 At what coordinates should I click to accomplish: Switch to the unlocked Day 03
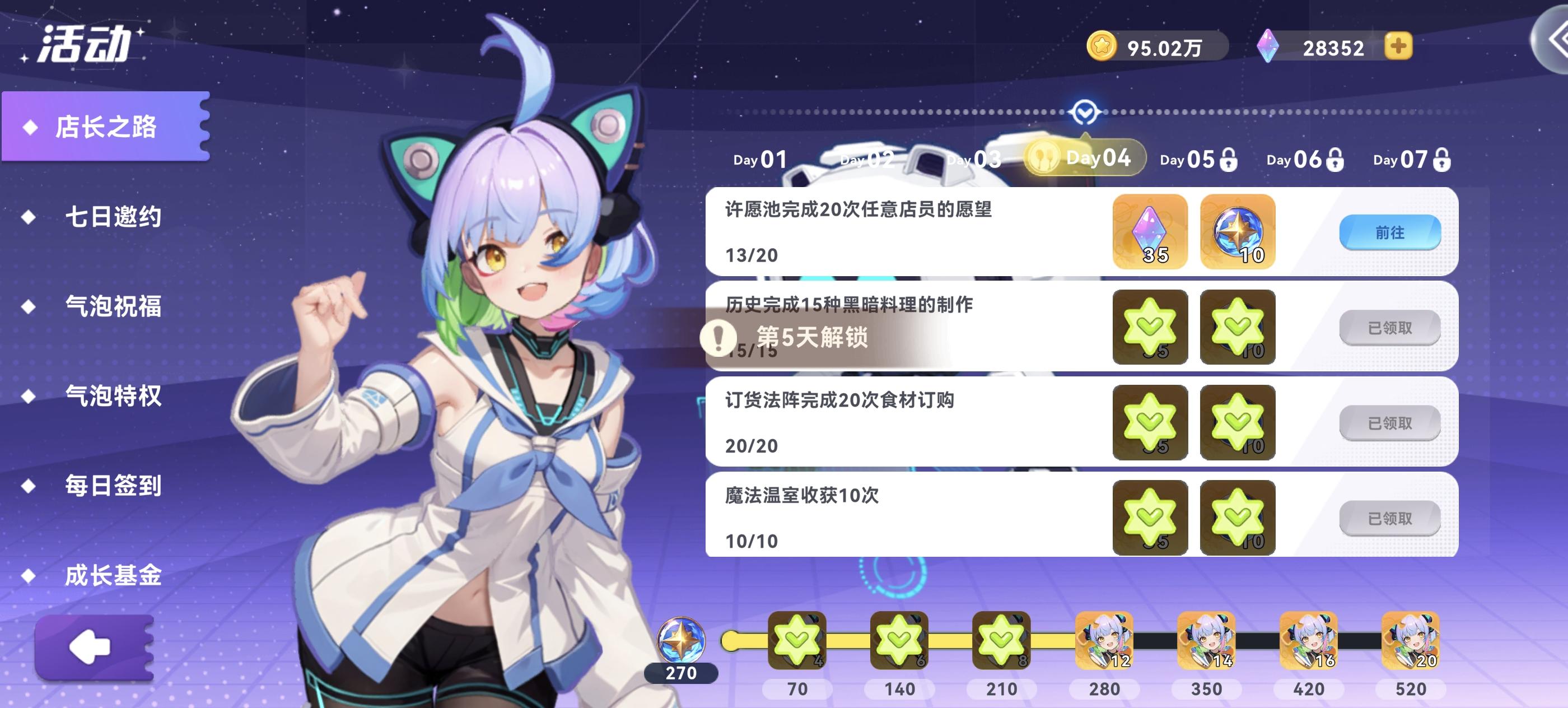972,159
